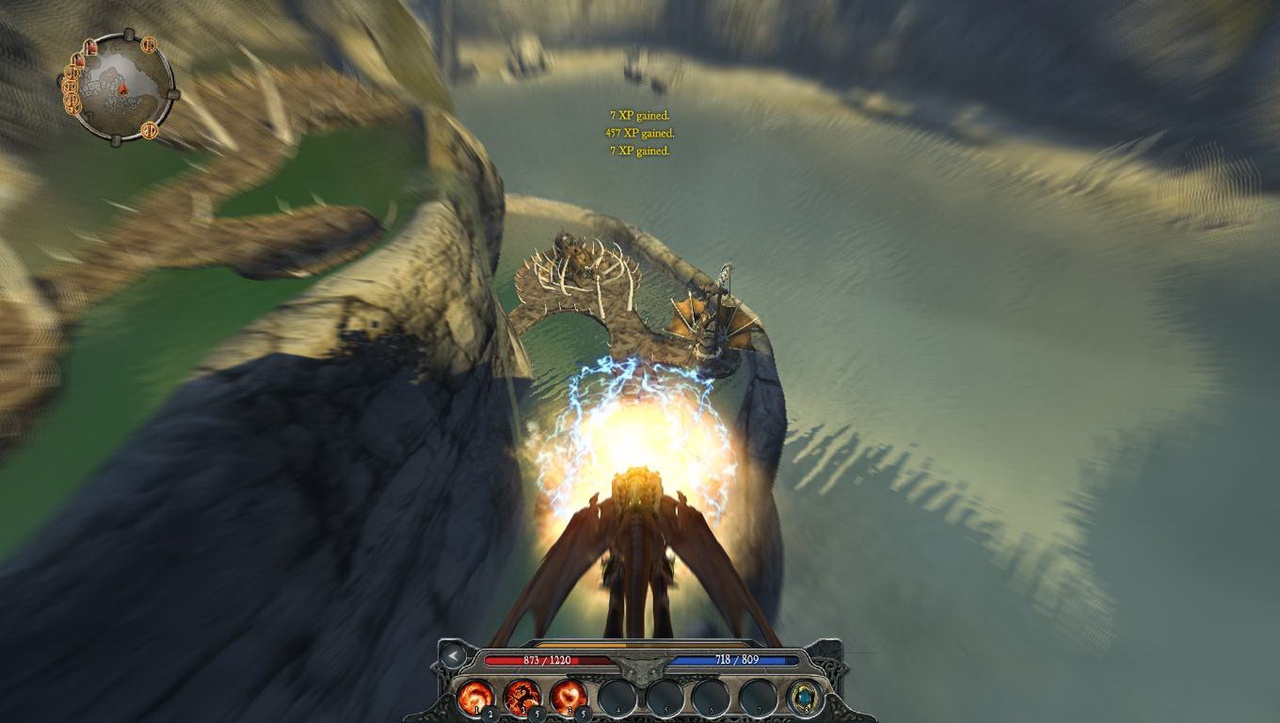Use the blue potion orb in hotbar slot 8
Screen dimensions: 1280x723
[x=804, y=697]
